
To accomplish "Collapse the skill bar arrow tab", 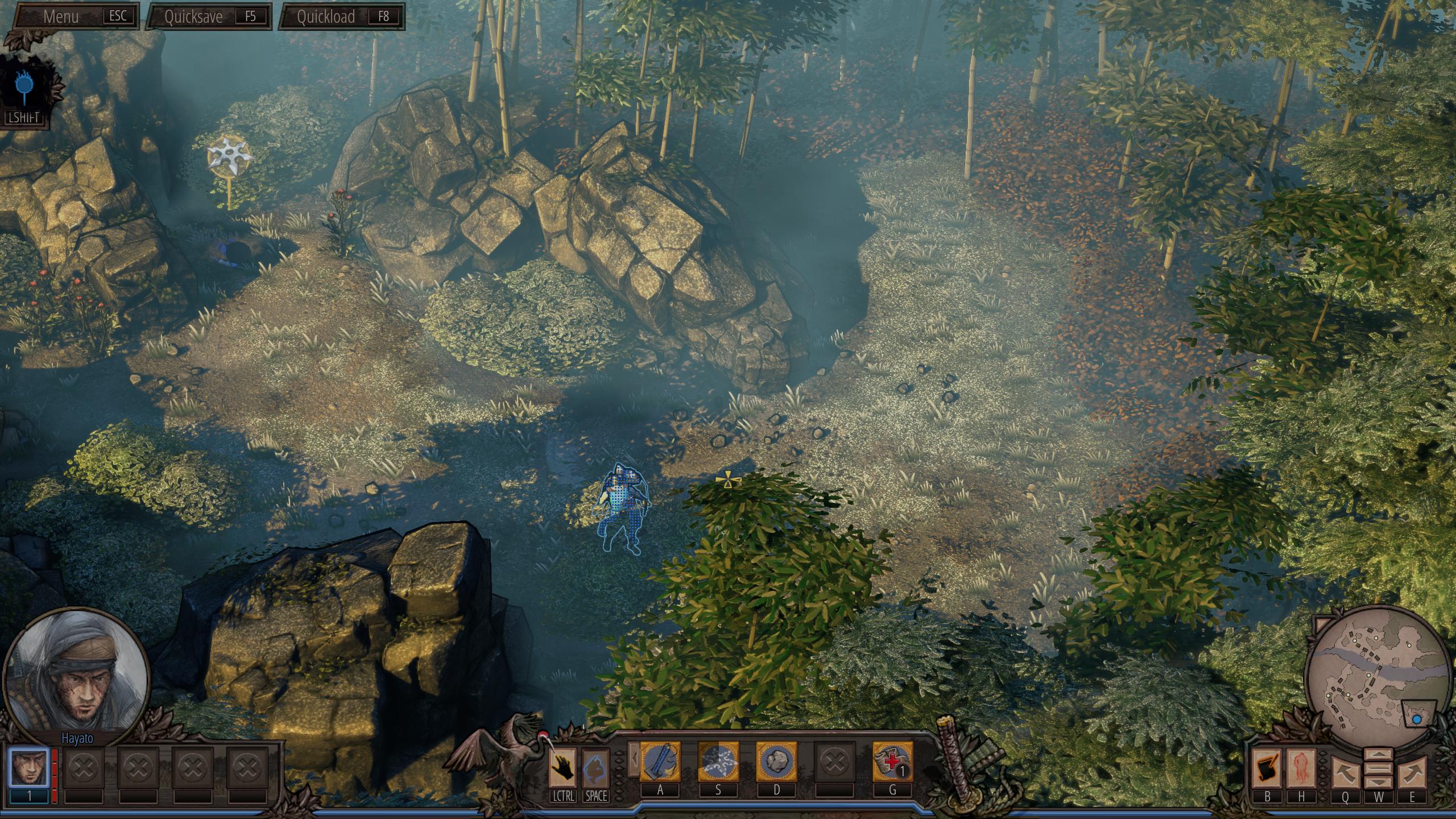I will [x=633, y=759].
